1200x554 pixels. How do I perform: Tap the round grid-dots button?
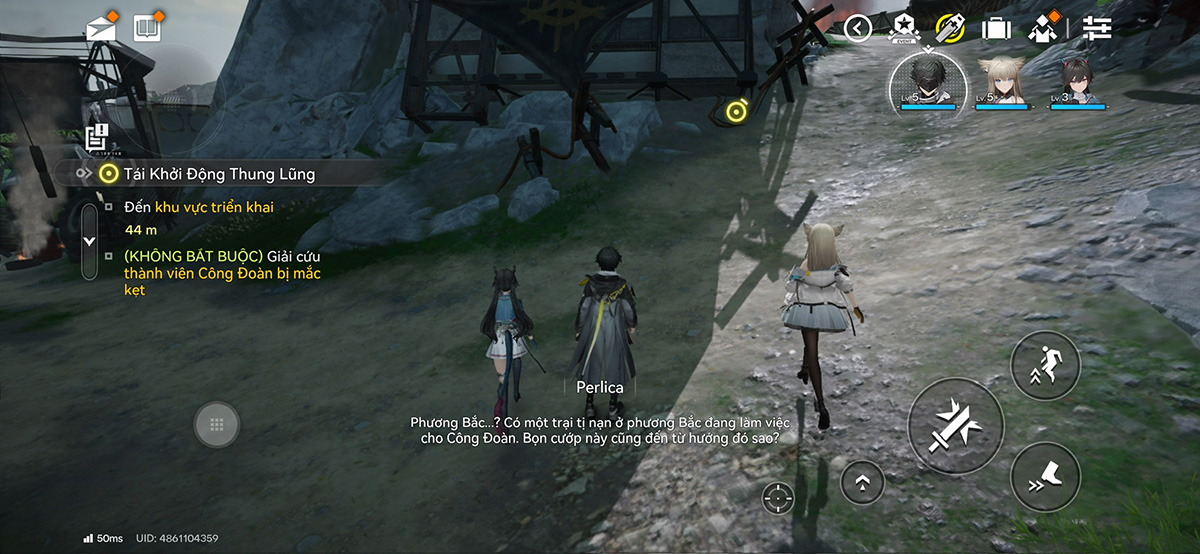(216, 424)
